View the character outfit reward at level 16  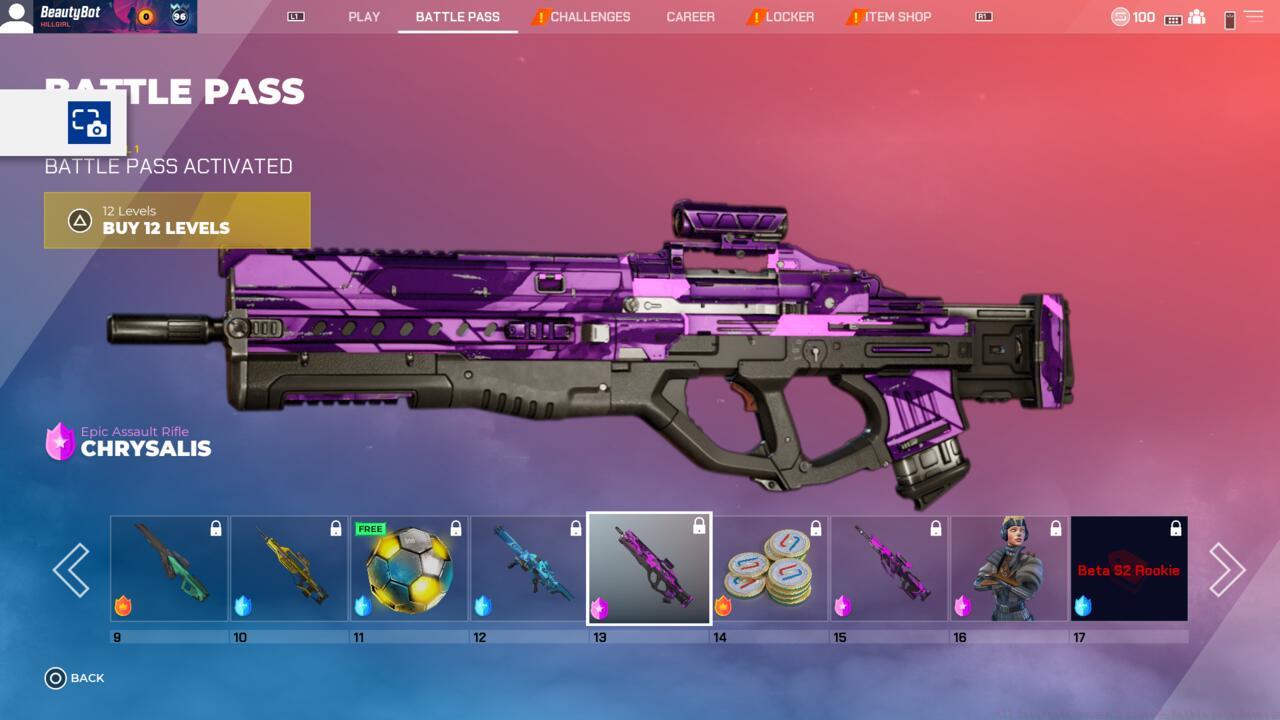coord(1009,569)
